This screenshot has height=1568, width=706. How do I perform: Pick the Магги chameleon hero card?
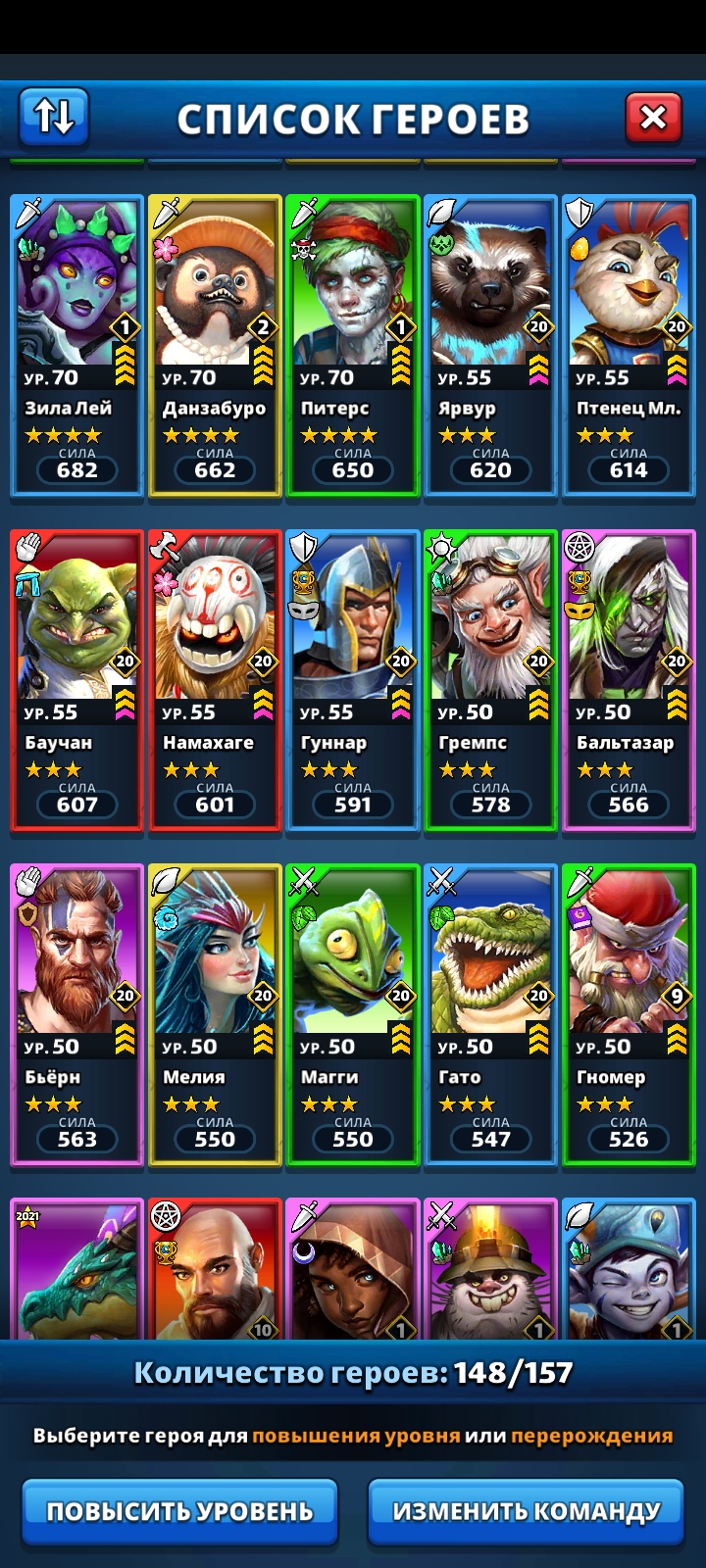click(353, 1014)
